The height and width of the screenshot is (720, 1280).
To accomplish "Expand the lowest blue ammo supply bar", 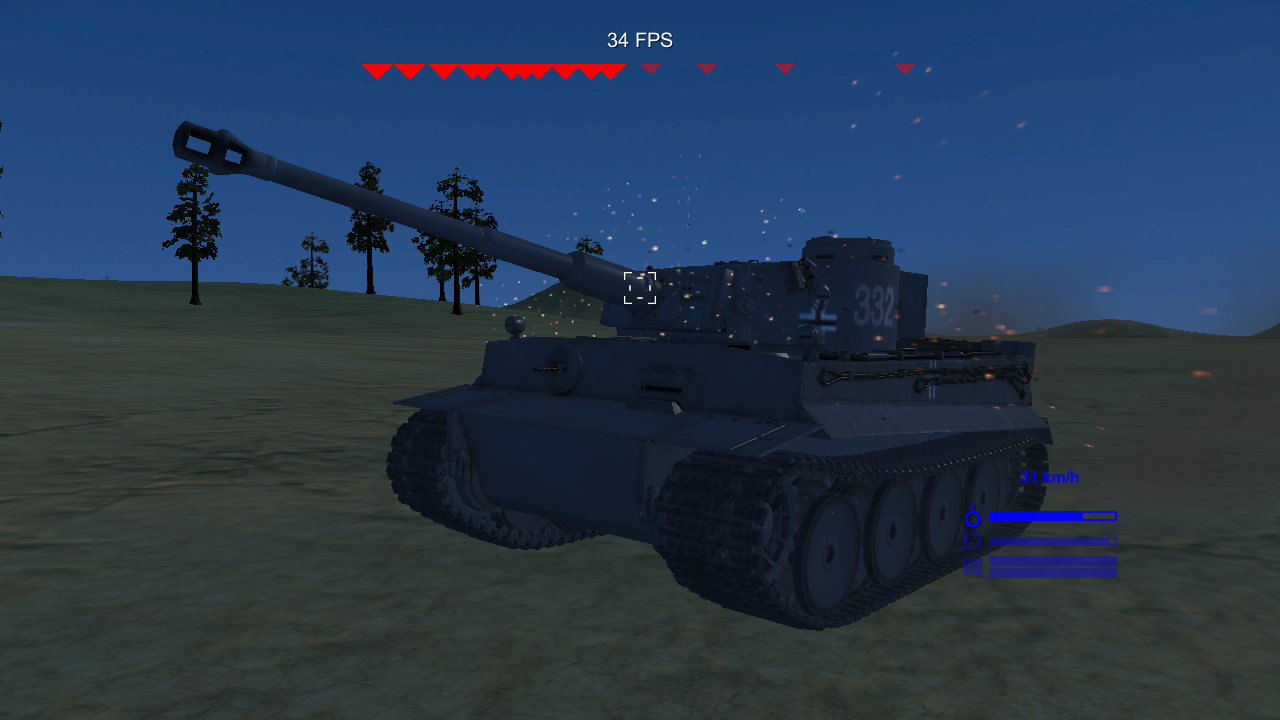I will pos(1052,572).
